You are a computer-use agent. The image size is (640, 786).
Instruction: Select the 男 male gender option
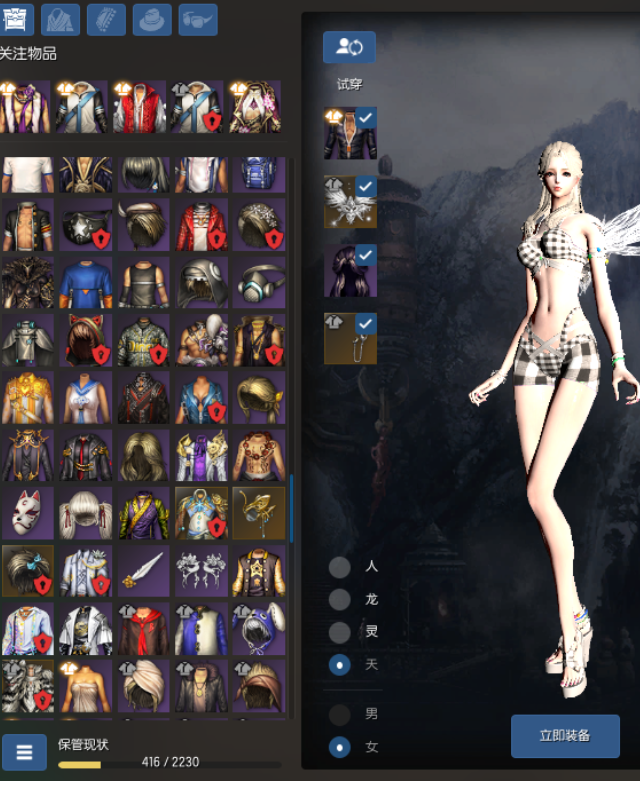coord(340,714)
